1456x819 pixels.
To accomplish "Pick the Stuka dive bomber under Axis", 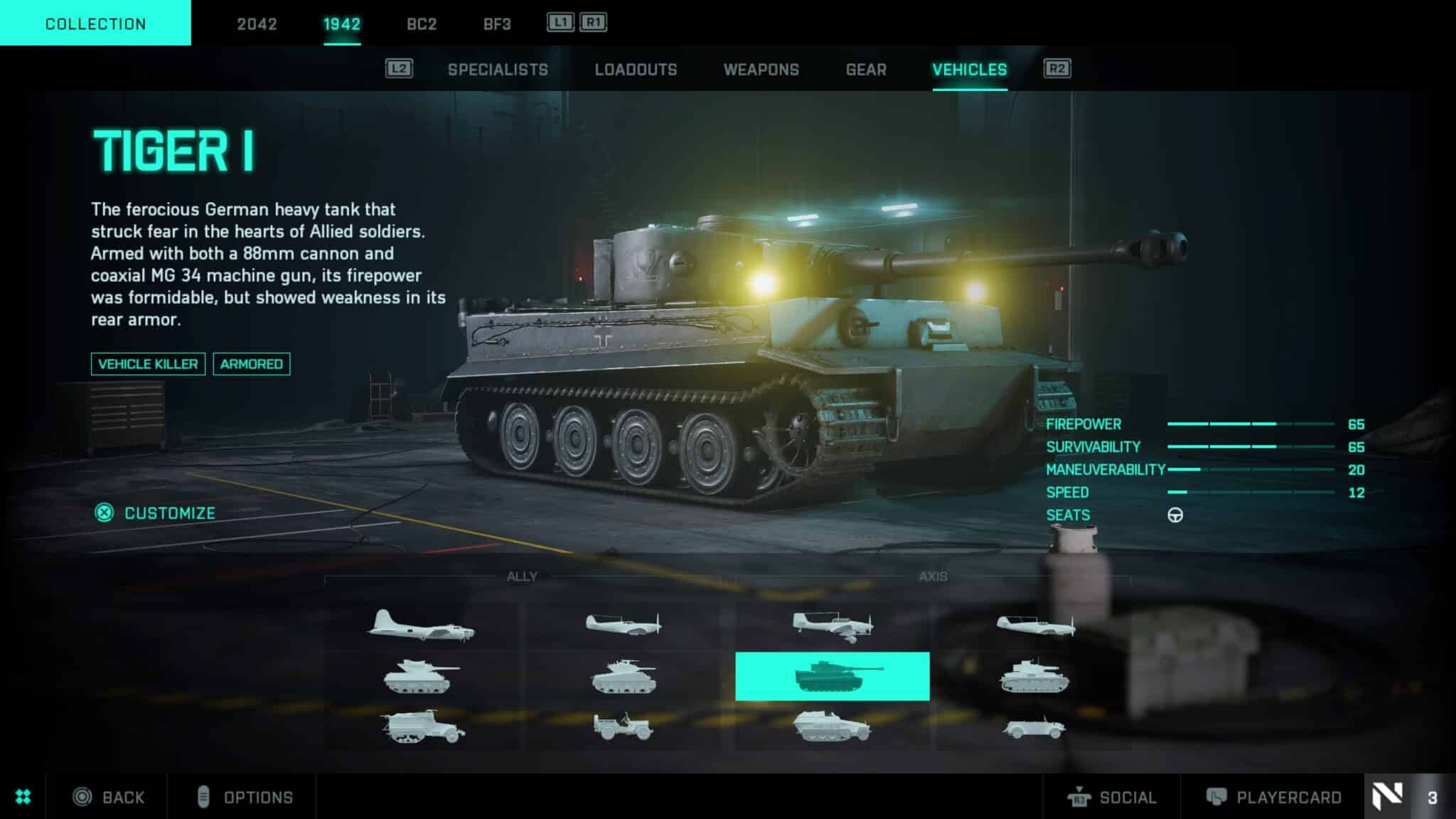I will (x=832, y=626).
